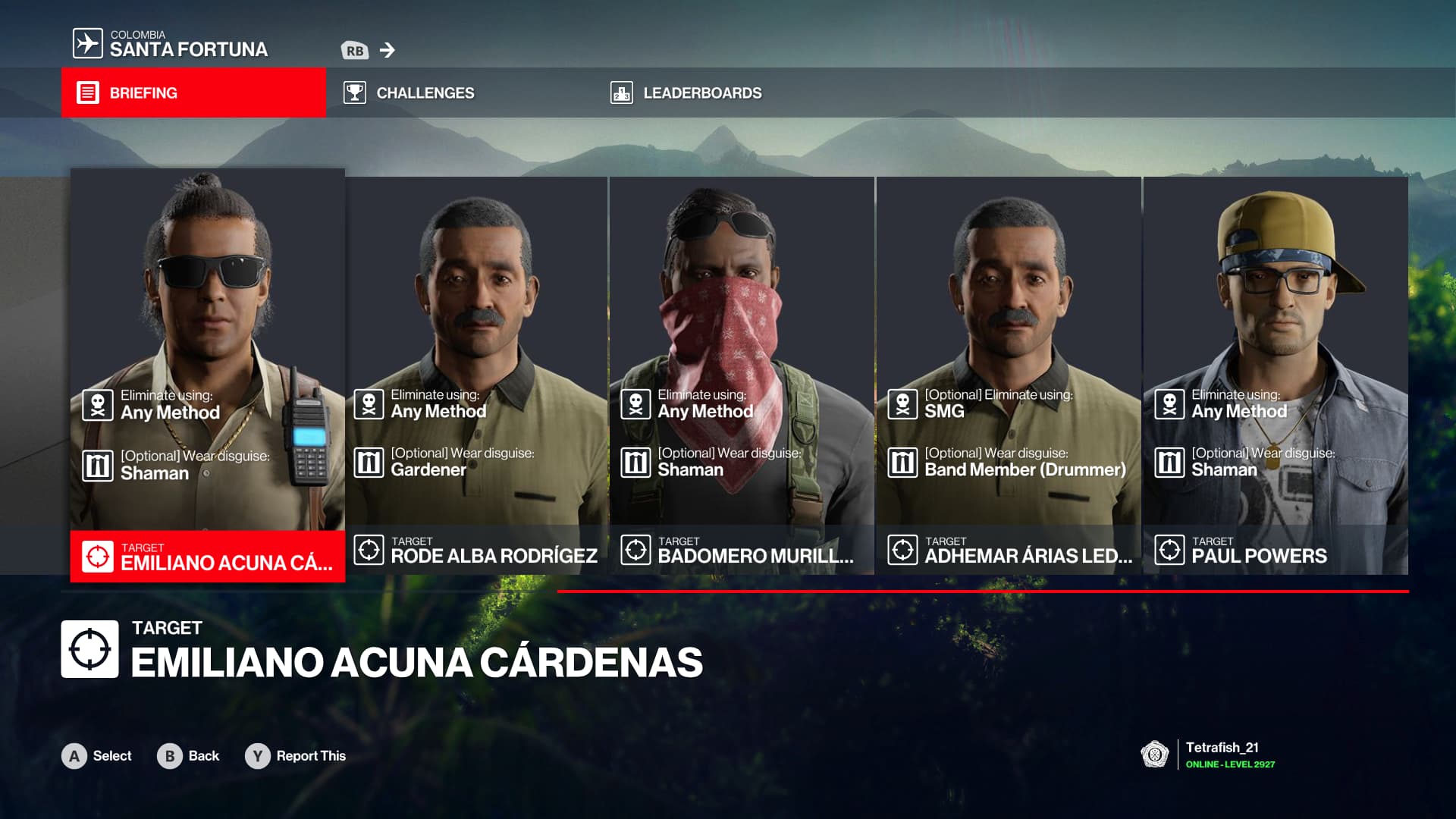Image resolution: width=1456 pixels, height=819 pixels.
Task: Choose the Rode Alba Rodrígez target card
Action: coord(476,375)
